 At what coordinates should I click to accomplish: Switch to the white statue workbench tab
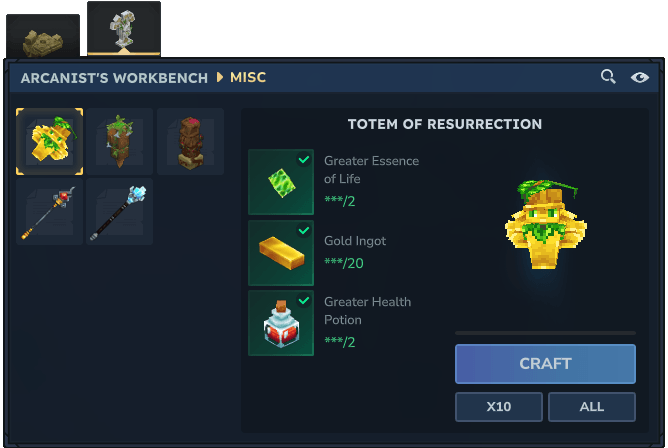pos(123,29)
